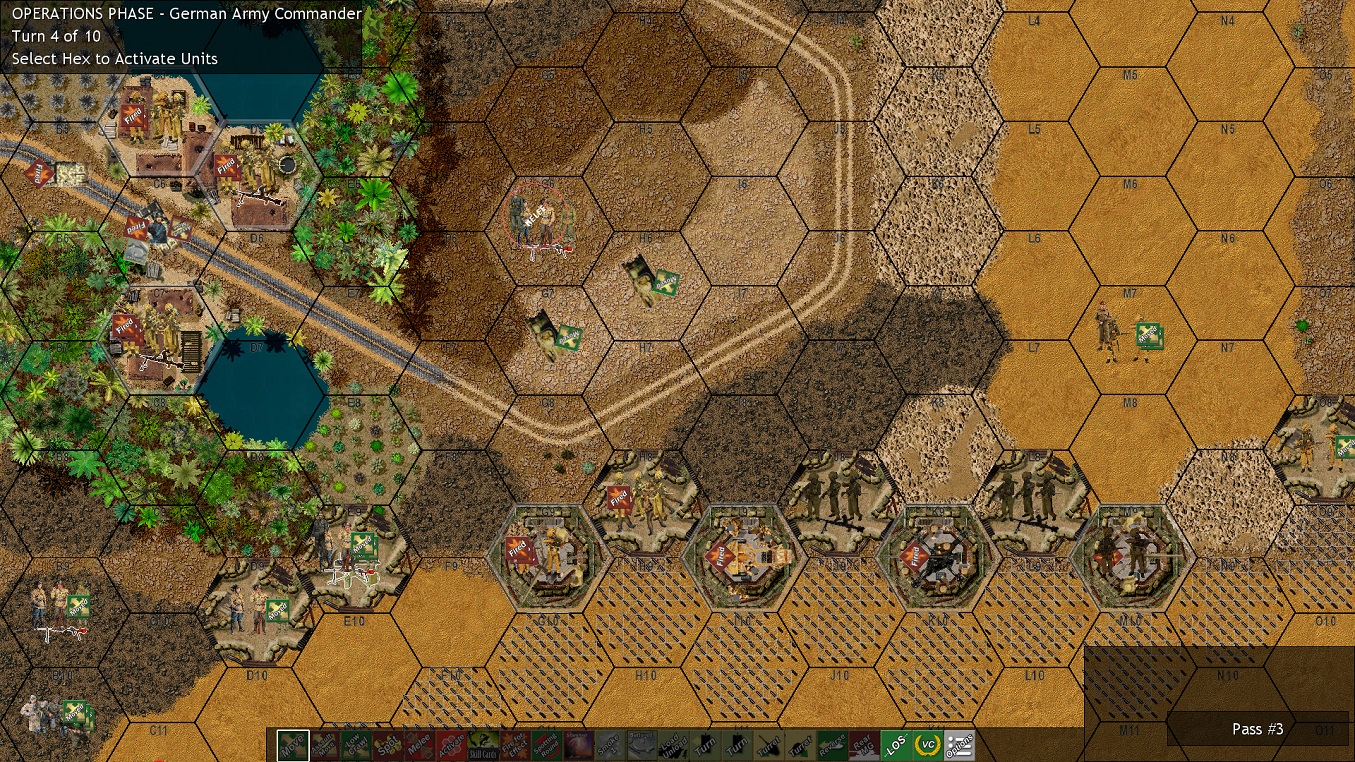Select the Melee action icon
This screenshot has height=762, width=1355.
coord(420,745)
